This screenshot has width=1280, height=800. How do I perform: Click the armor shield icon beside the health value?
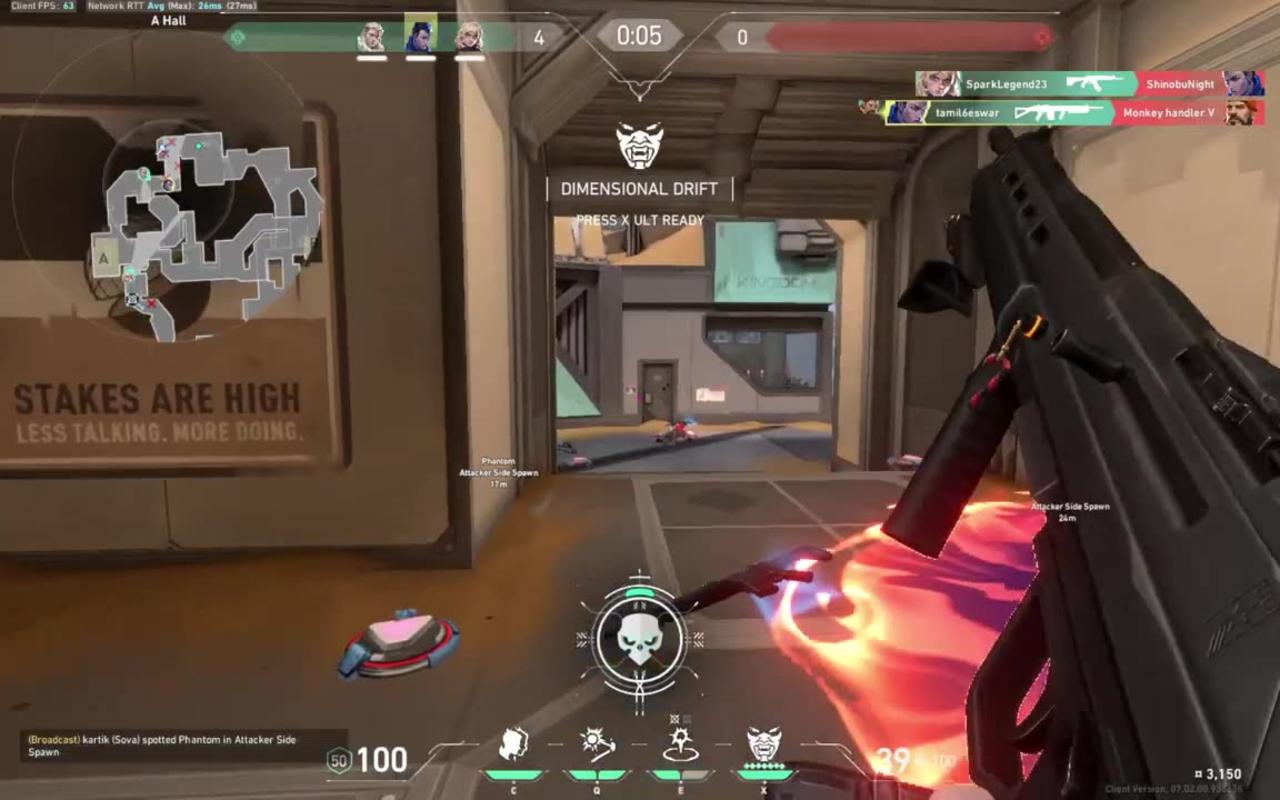[338, 762]
